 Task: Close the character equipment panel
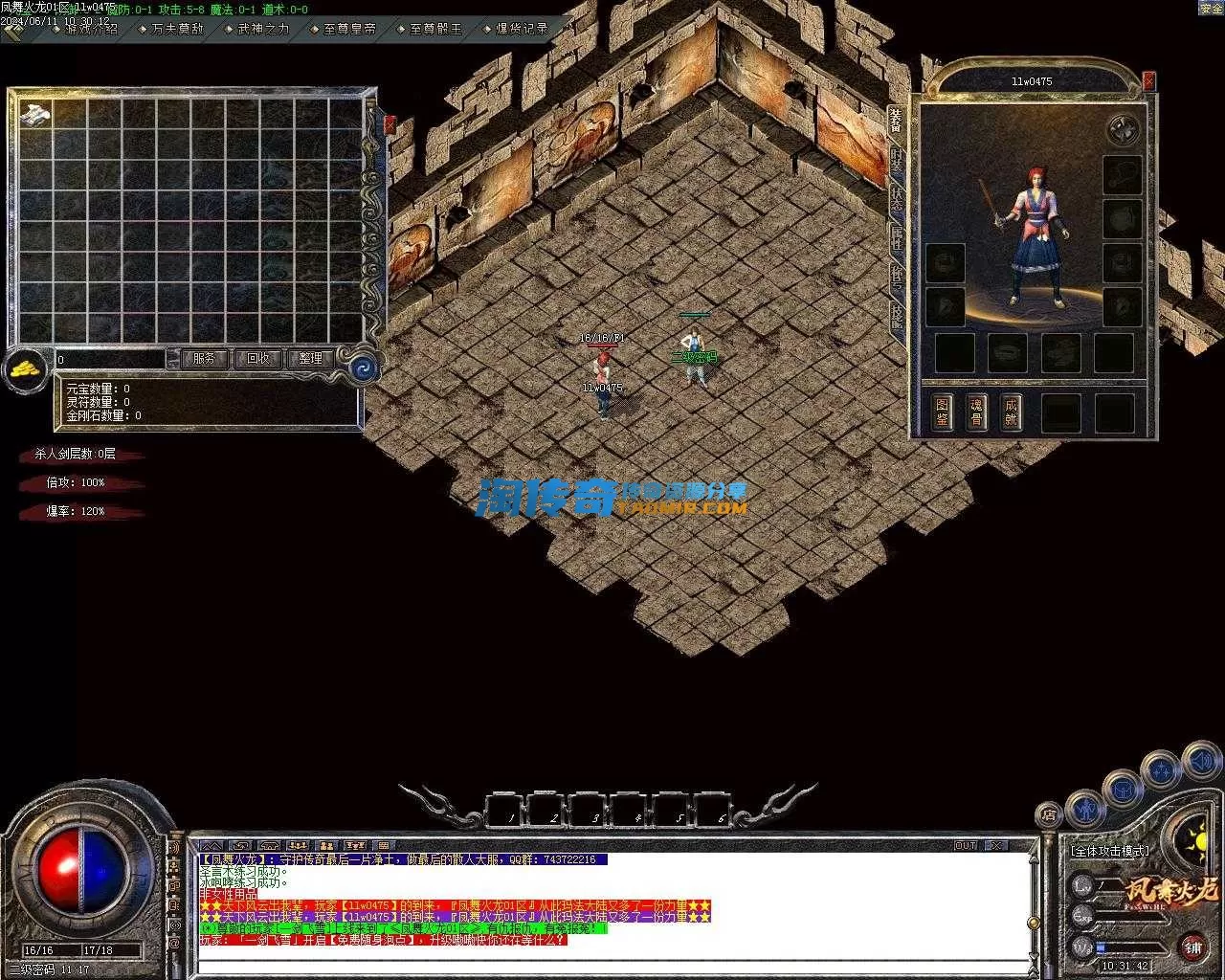tap(1149, 82)
